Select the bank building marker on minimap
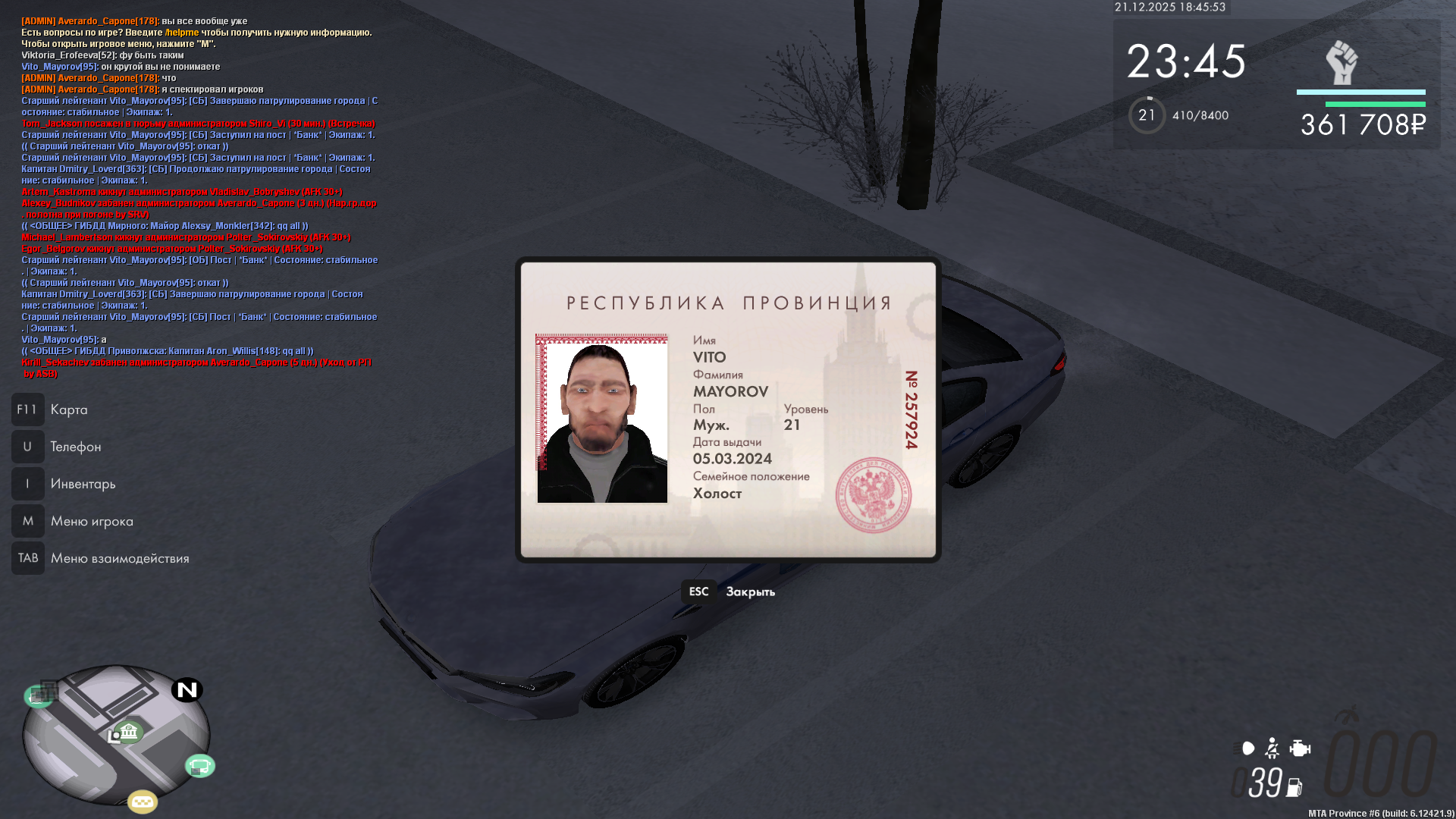This screenshot has width=1456, height=819. [128, 732]
